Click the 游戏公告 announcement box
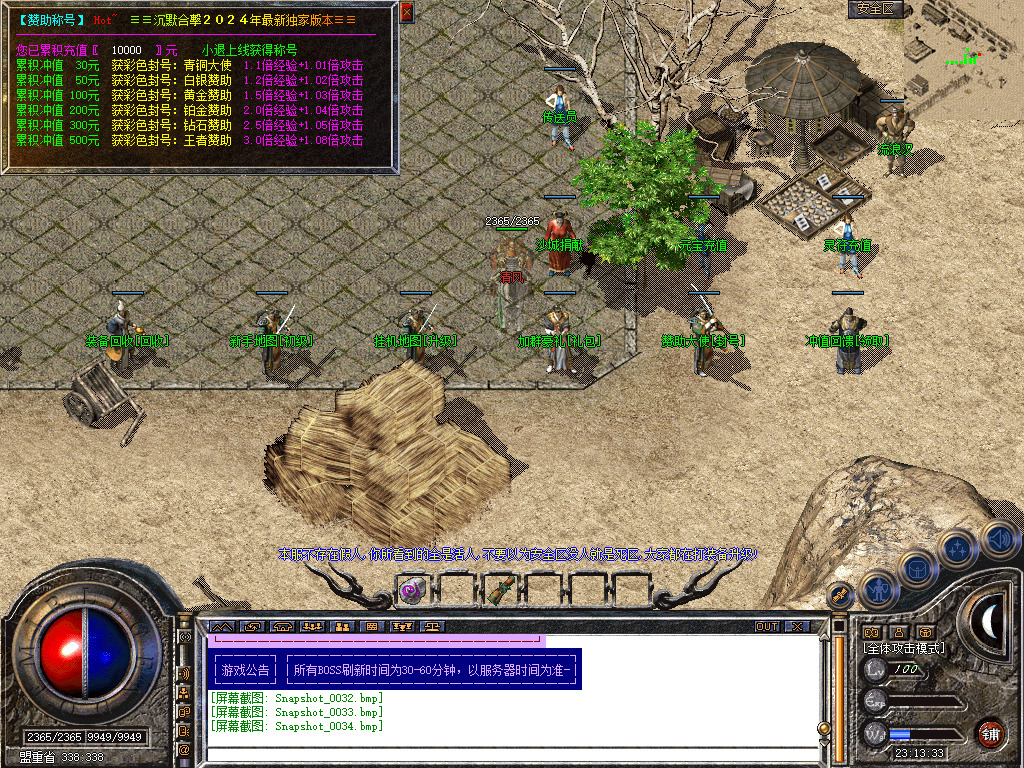 tap(245, 670)
